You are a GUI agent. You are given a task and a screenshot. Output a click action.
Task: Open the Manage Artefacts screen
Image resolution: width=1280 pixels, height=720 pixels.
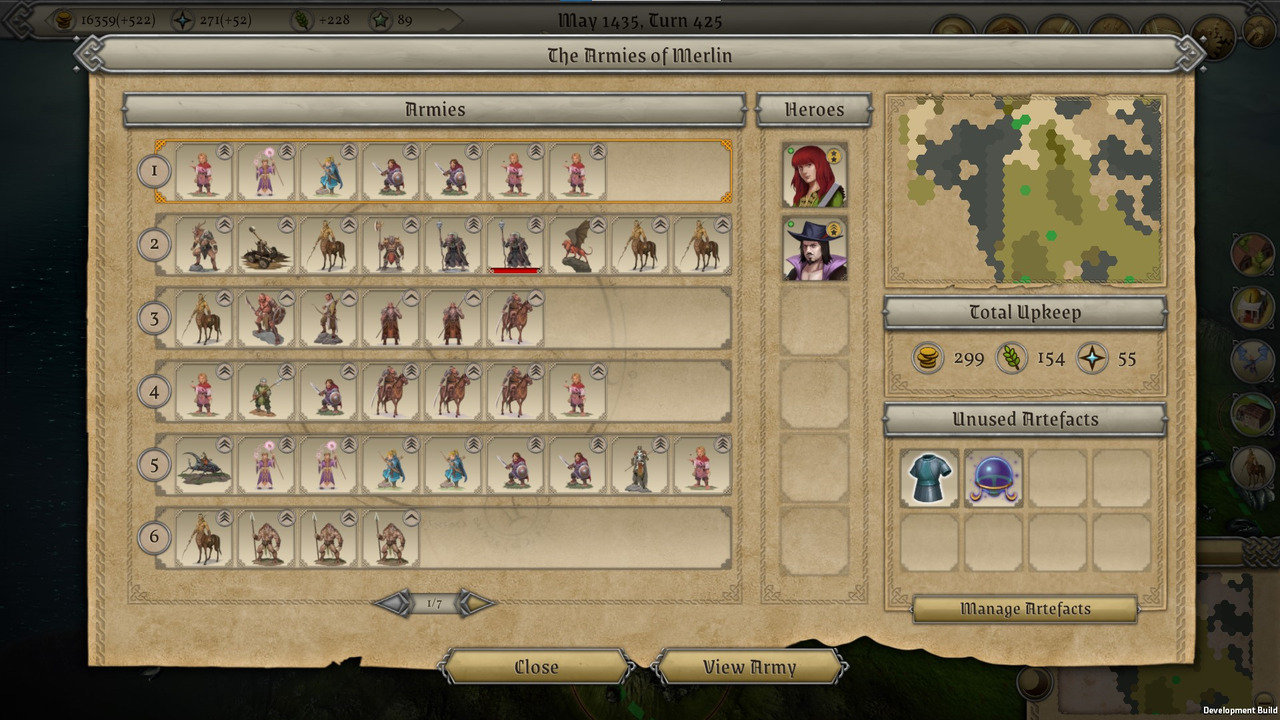click(1025, 609)
